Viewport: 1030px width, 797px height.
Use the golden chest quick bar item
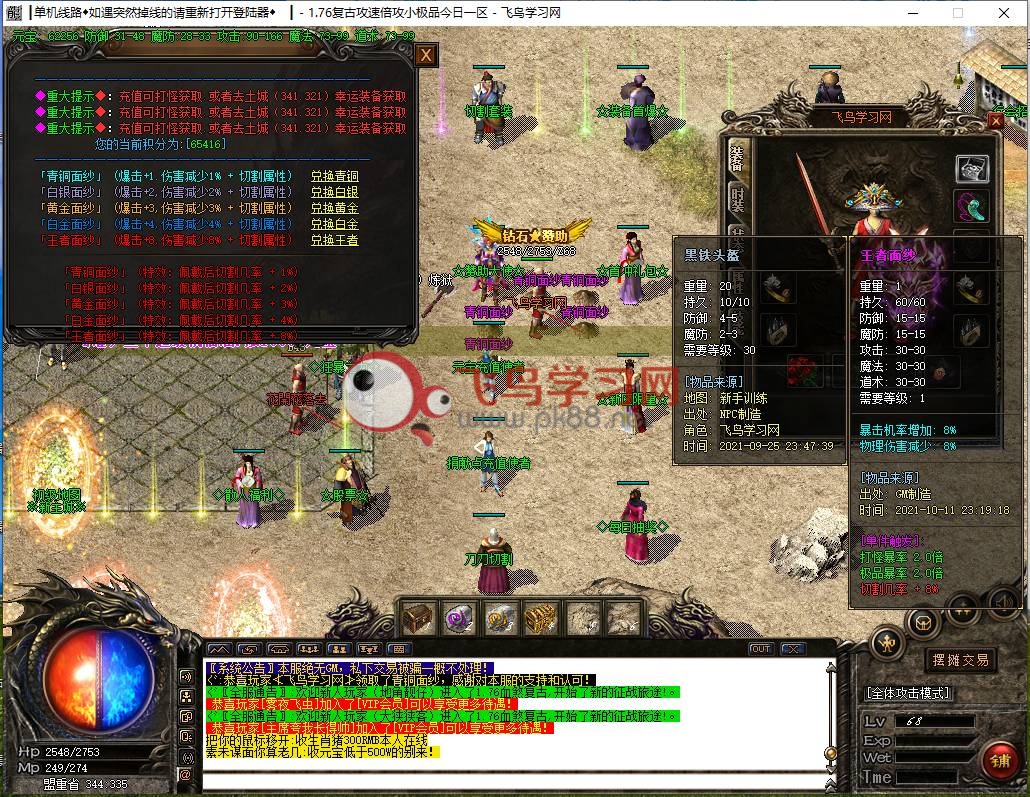(x=540, y=618)
